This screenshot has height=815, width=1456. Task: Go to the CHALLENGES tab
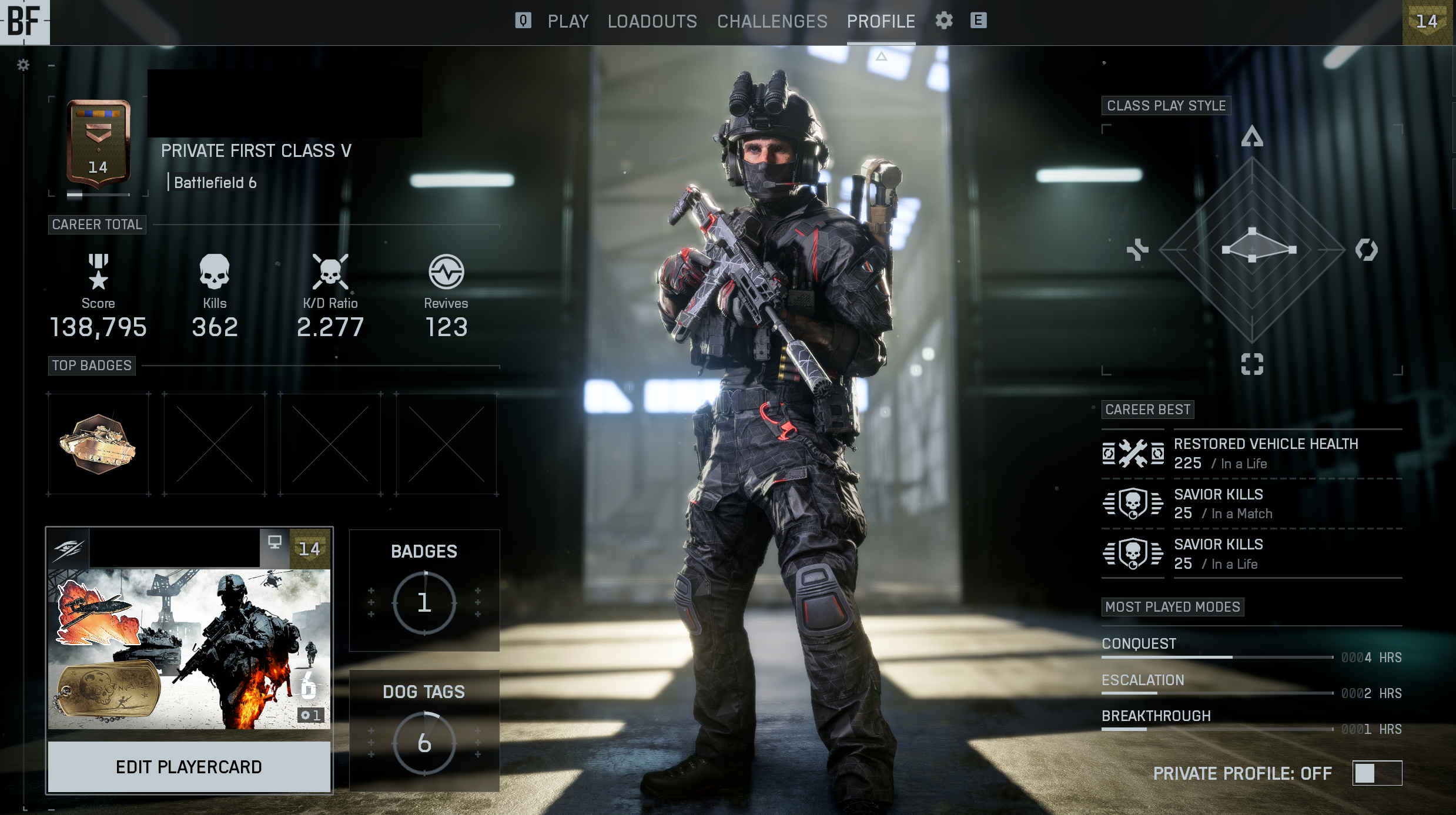(x=772, y=22)
